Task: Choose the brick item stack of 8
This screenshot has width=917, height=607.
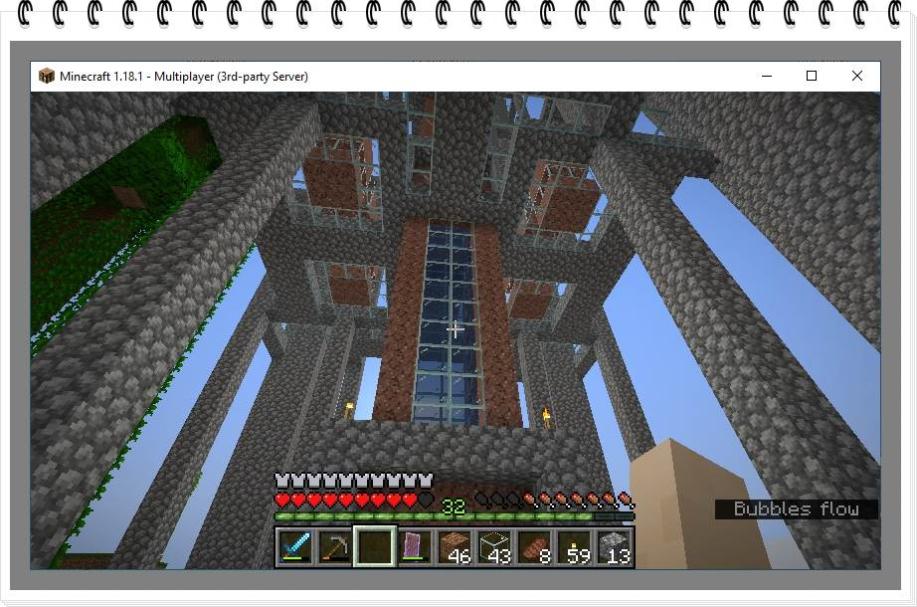Action: (535, 547)
